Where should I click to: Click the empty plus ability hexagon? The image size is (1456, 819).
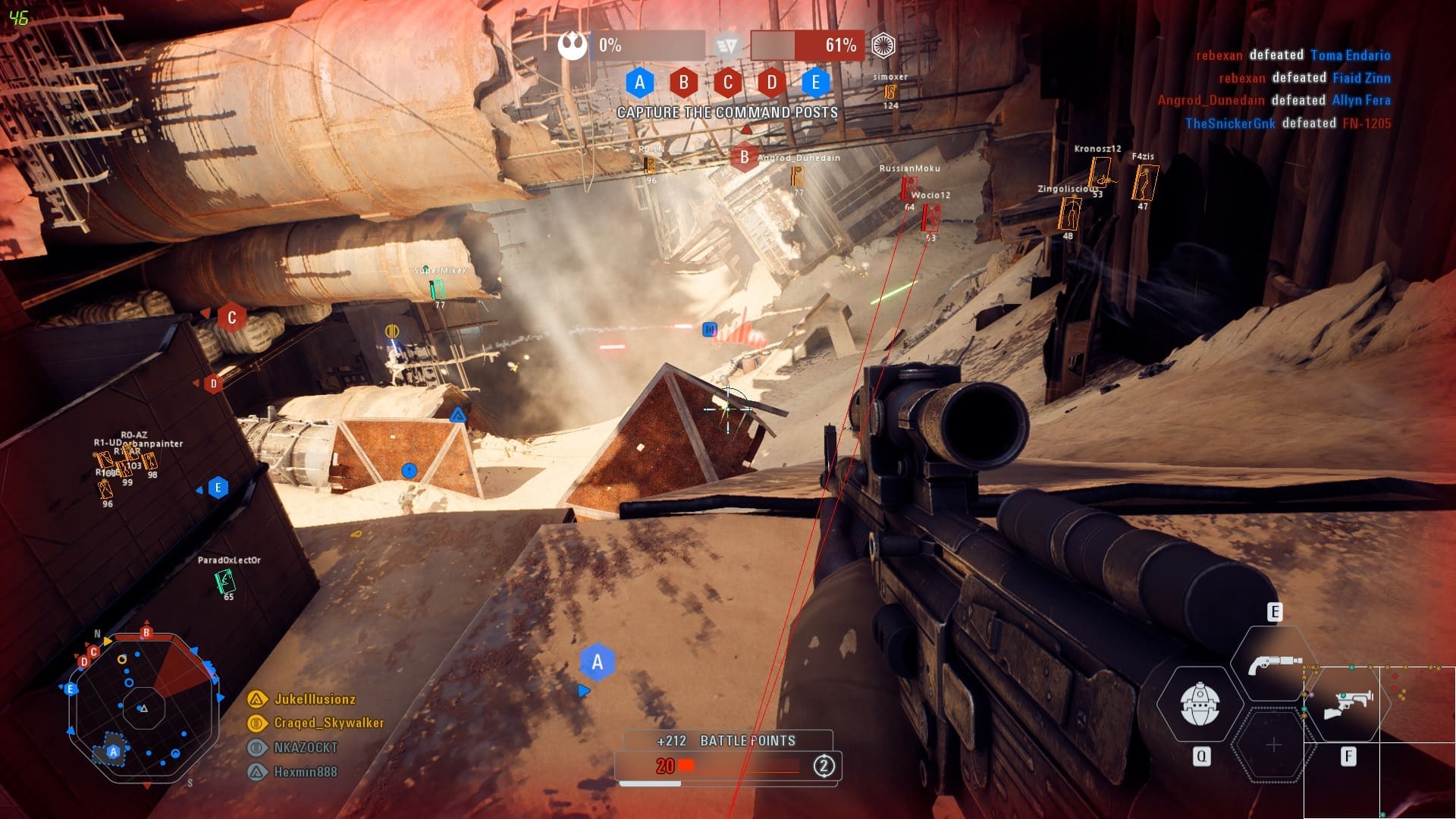(x=1274, y=745)
